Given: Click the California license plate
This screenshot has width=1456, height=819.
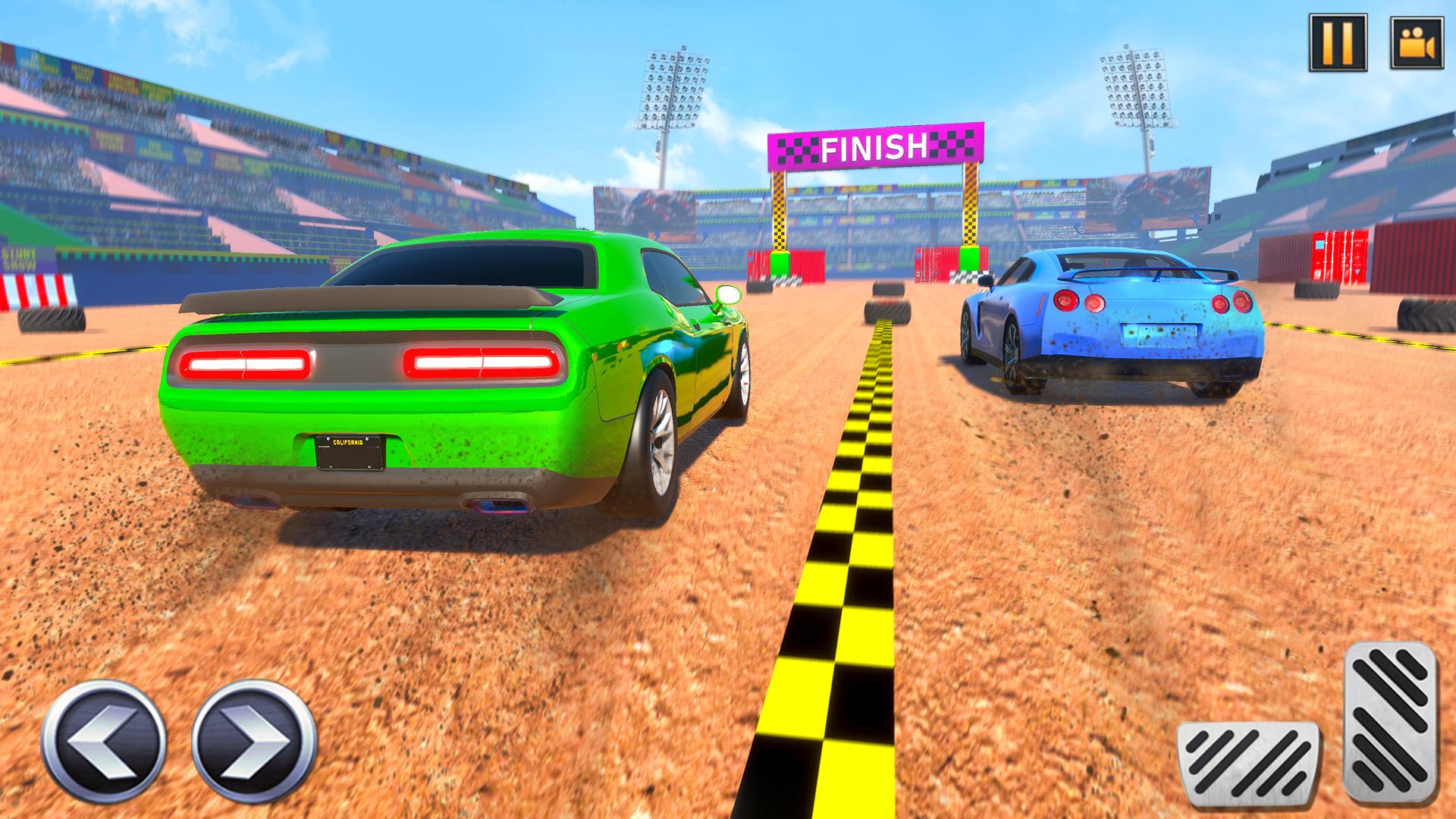Looking at the screenshot, I should pos(349,453).
